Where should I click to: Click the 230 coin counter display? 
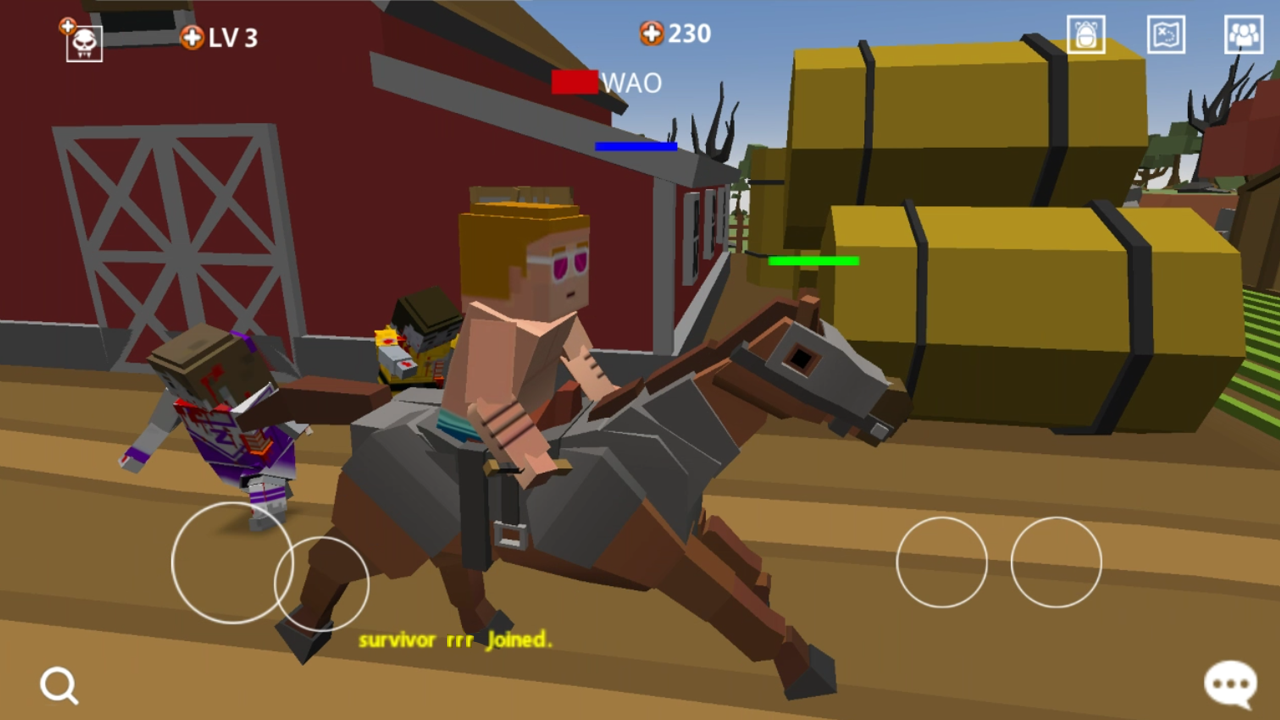[x=688, y=33]
